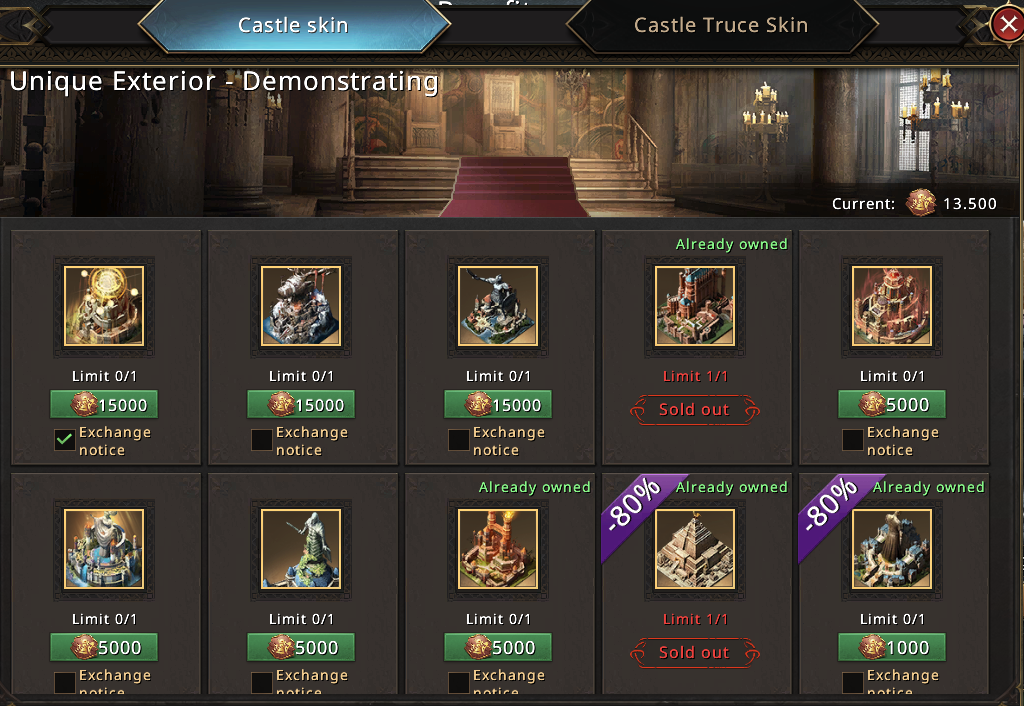Image resolution: width=1024 pixels, height=706 pixels.
Task: Inspect the silver cannon fortress skin
Action: 301,305
